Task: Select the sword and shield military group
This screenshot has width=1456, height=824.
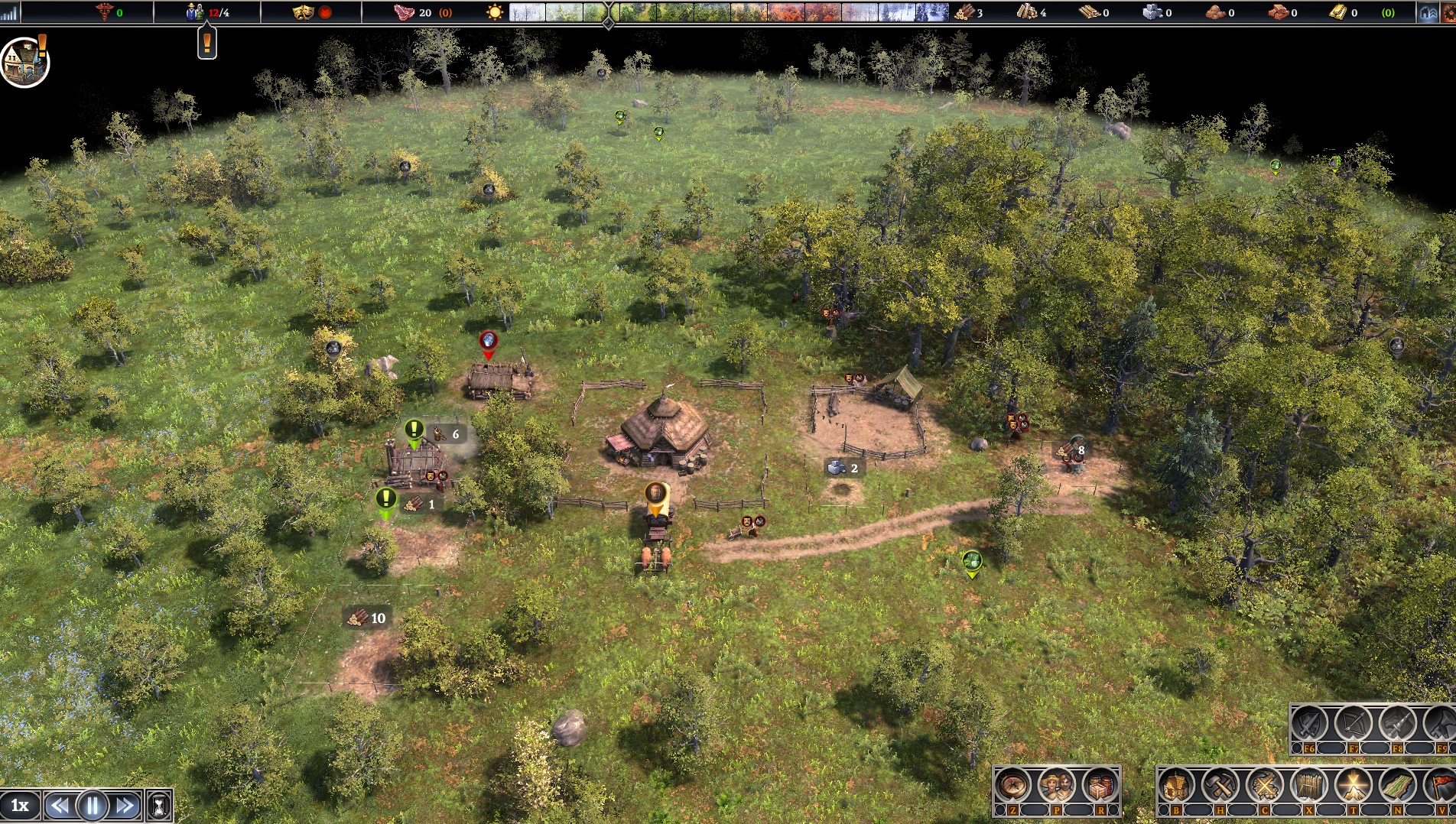Action: [1309, 722]
